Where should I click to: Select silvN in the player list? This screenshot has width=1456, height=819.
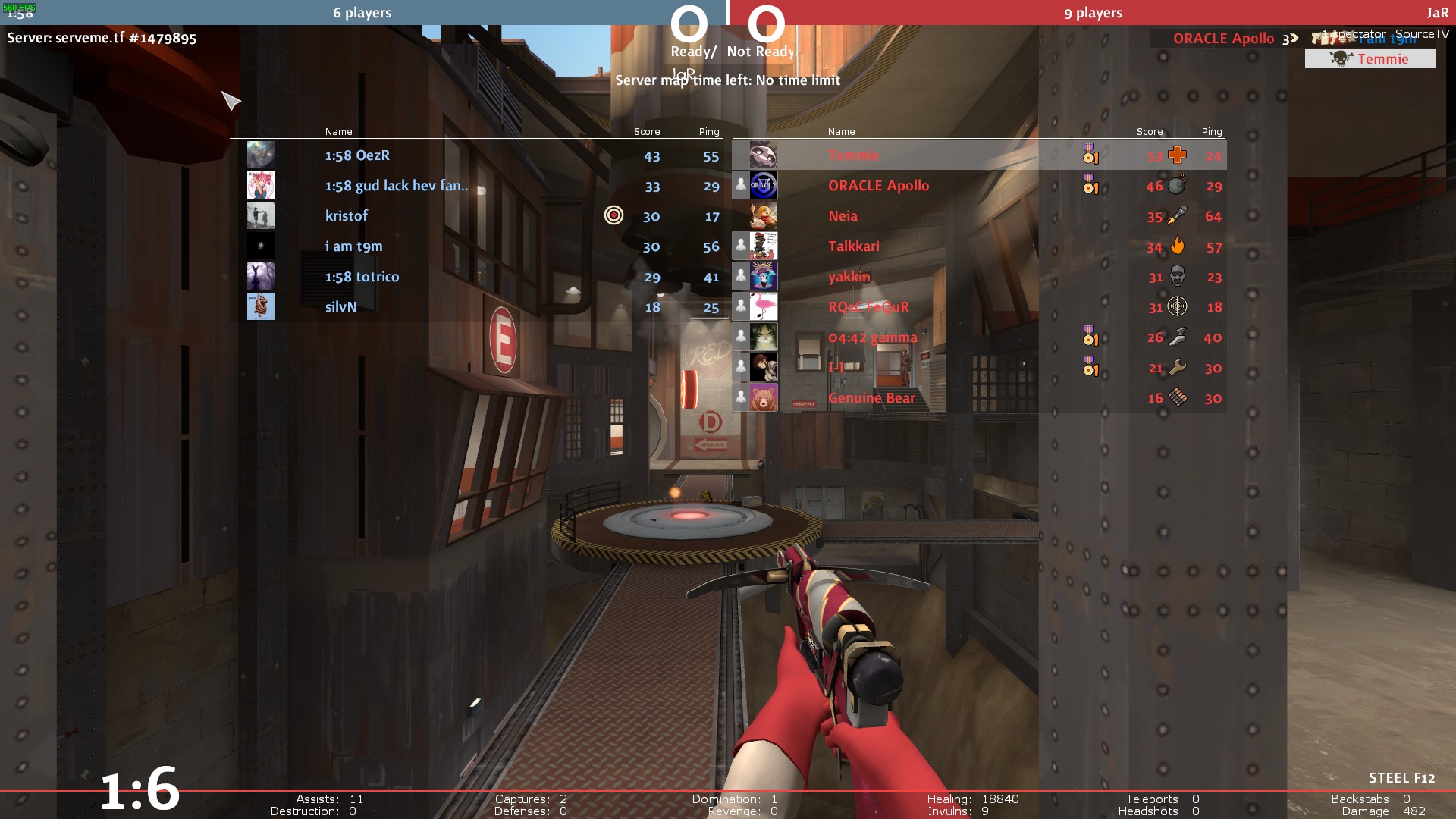coord(340,307)
